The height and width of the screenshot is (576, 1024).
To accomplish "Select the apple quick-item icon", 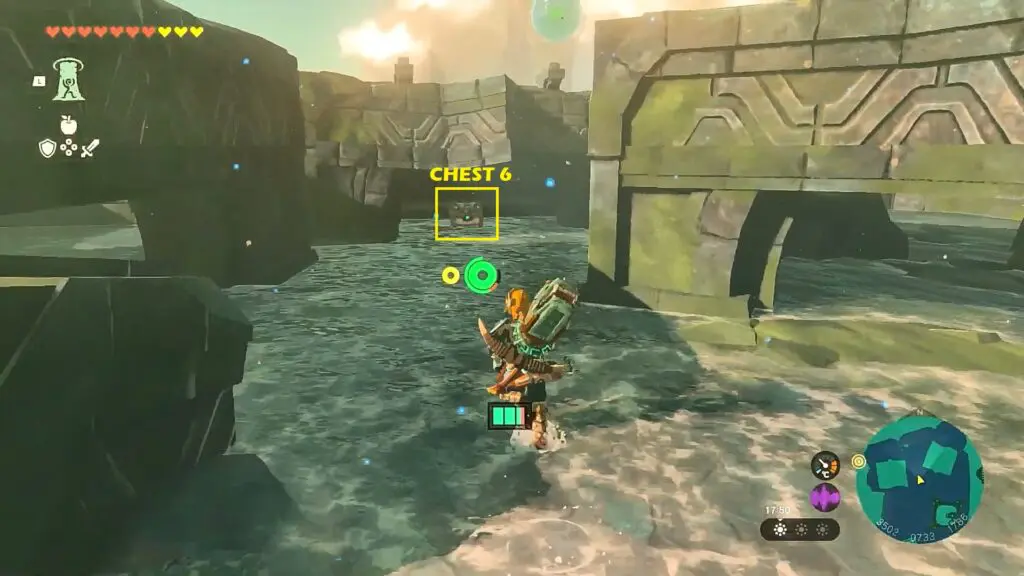I will (68, 125).
